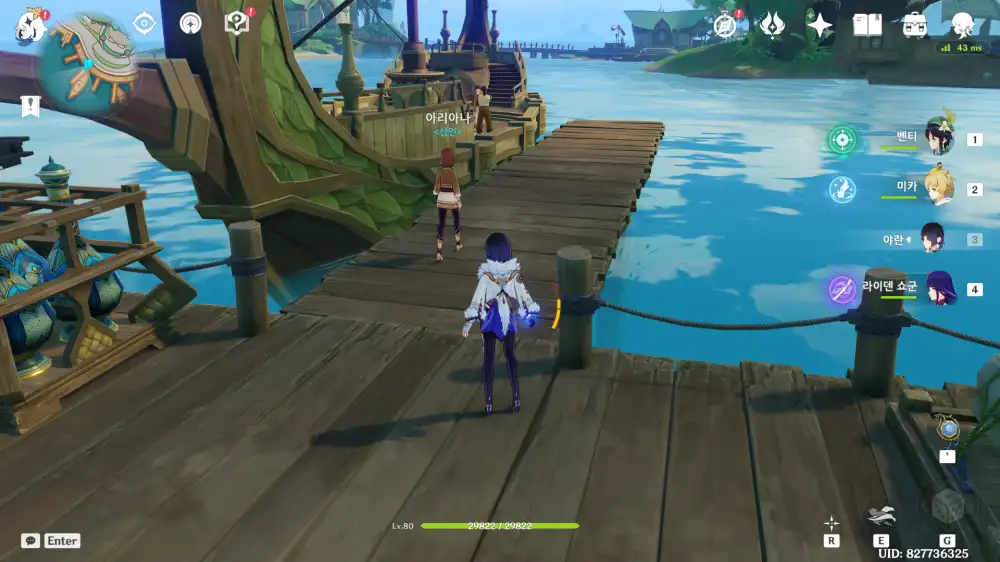
Task: Open the tutorial book with question mark
Action: point(237,22)
